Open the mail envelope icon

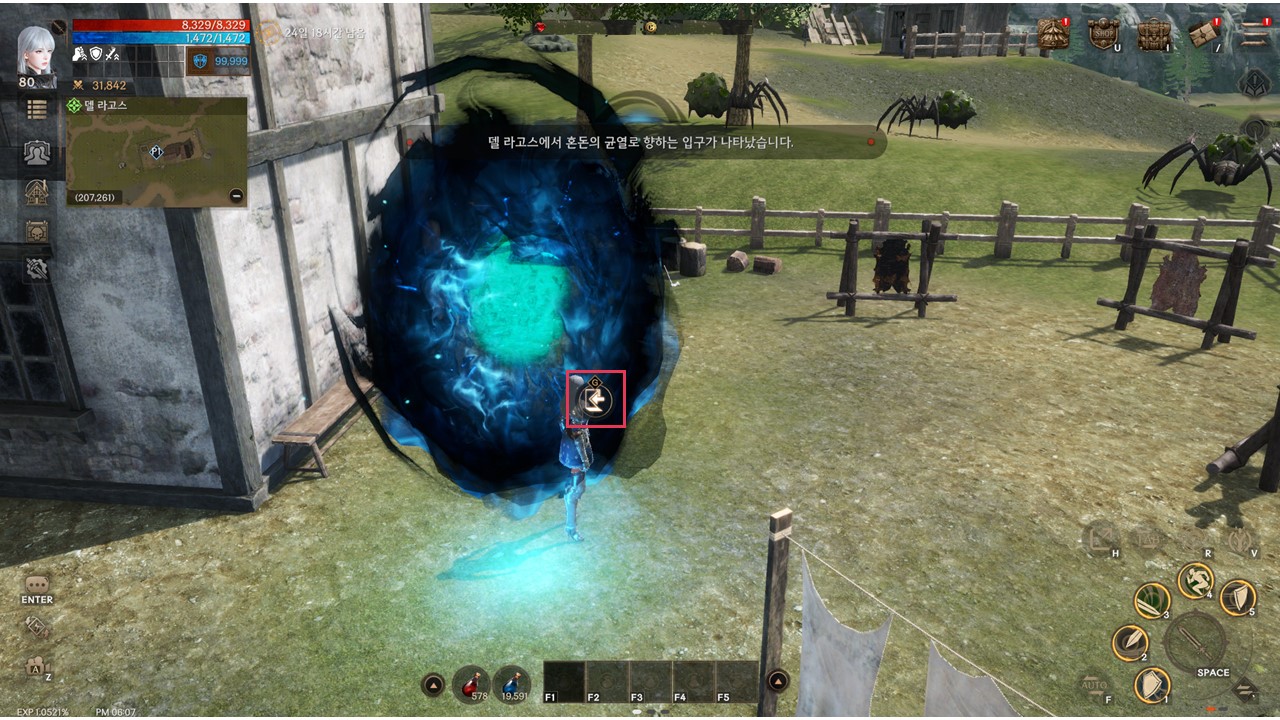[x=1203, y=33]
